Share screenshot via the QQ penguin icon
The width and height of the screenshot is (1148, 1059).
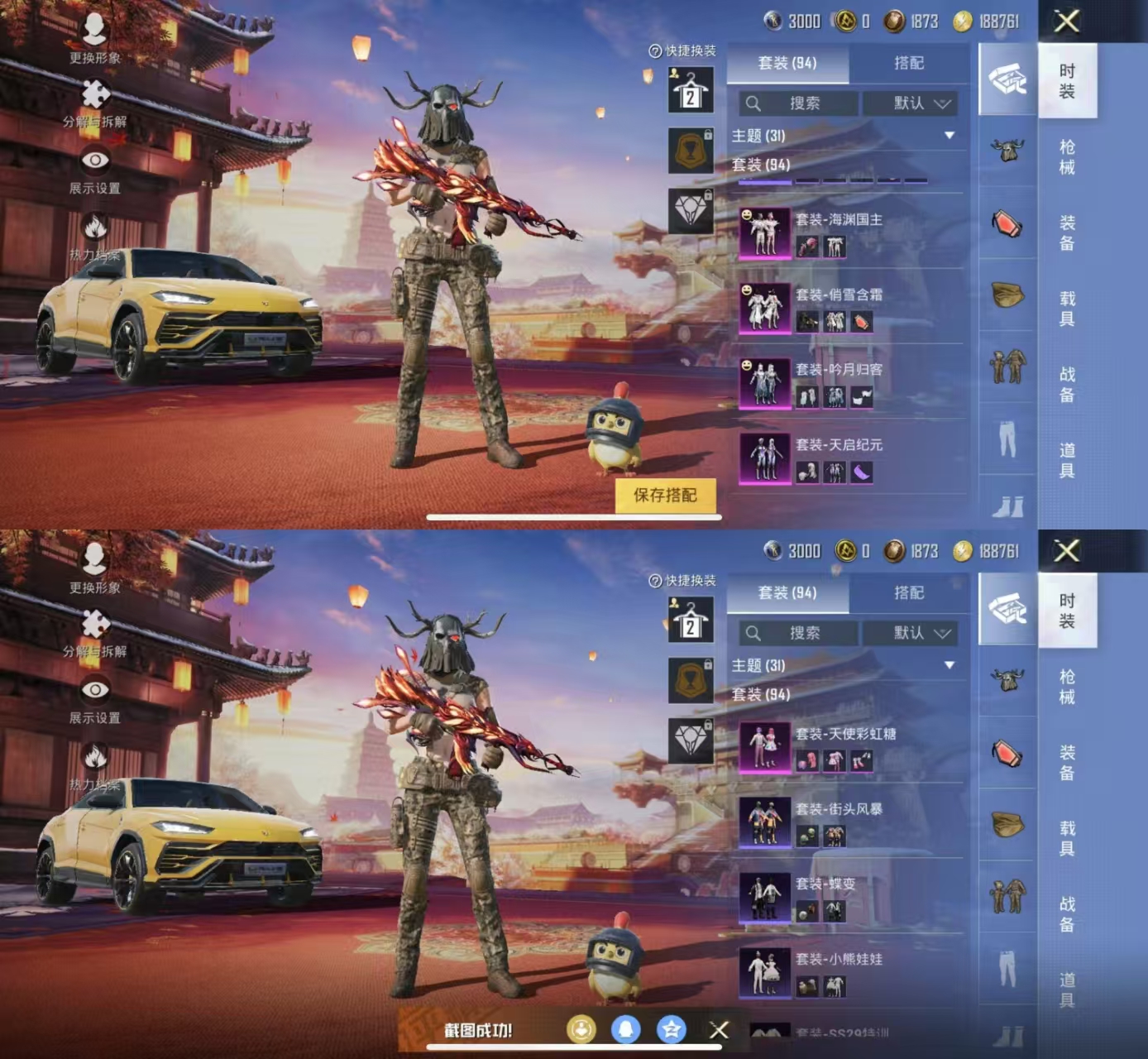(626, 1029)
